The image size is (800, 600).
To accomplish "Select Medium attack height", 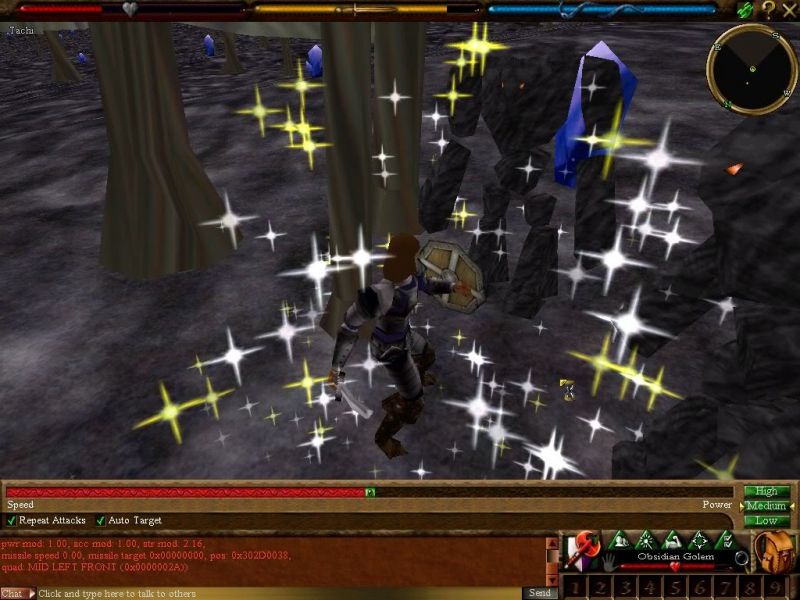I will [x=767, y=506].
